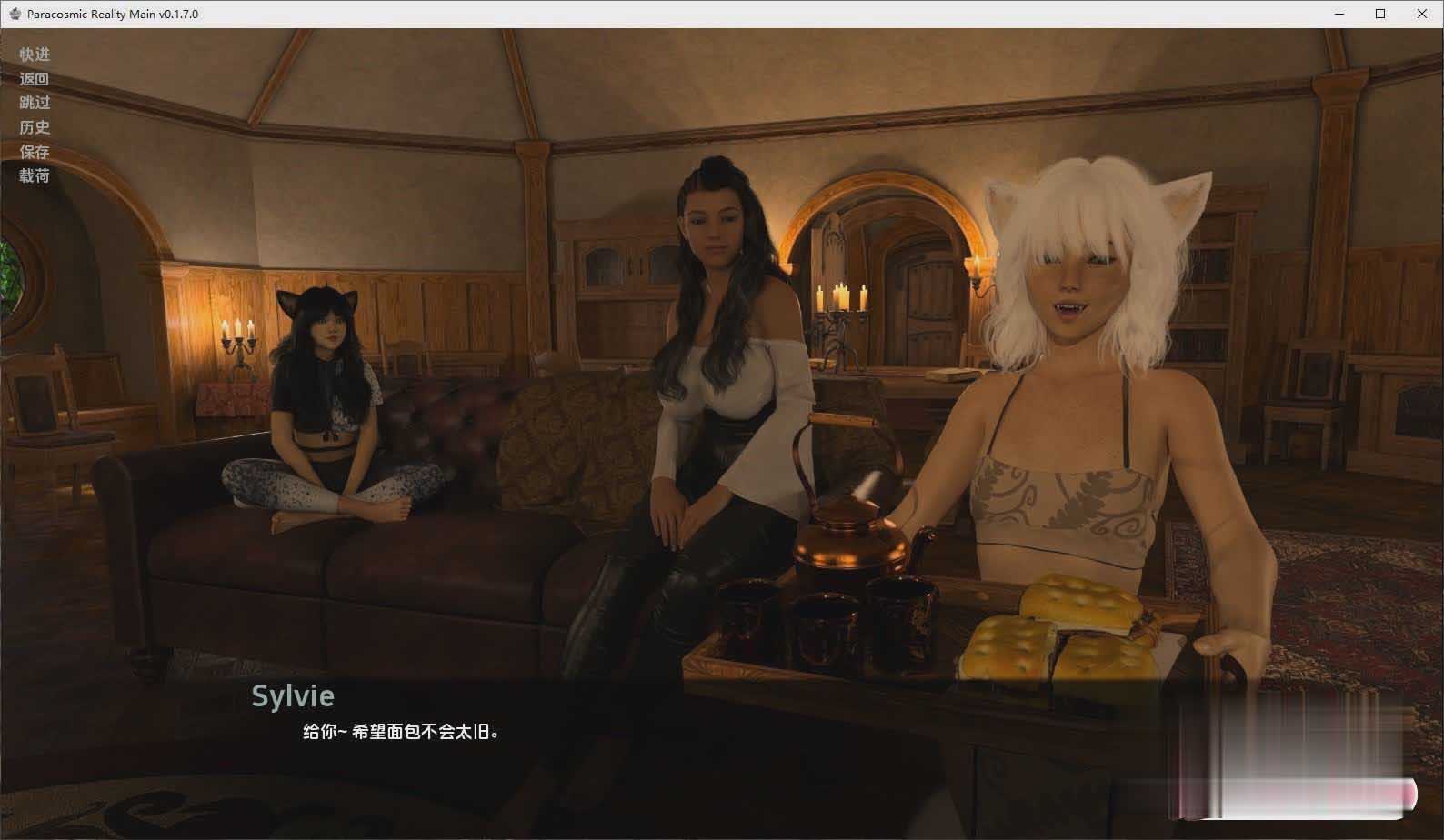Click 载荷 to load a saved game
This screenshot has height=840, width=1444.
(35, 175)
